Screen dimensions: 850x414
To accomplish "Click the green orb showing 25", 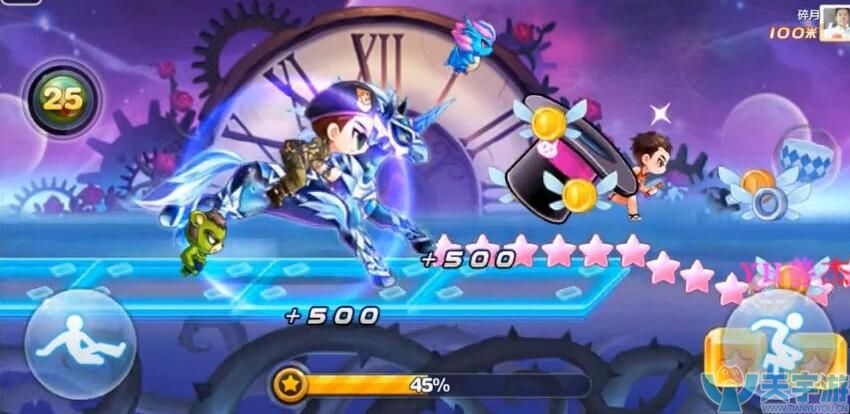I will 60,98.
